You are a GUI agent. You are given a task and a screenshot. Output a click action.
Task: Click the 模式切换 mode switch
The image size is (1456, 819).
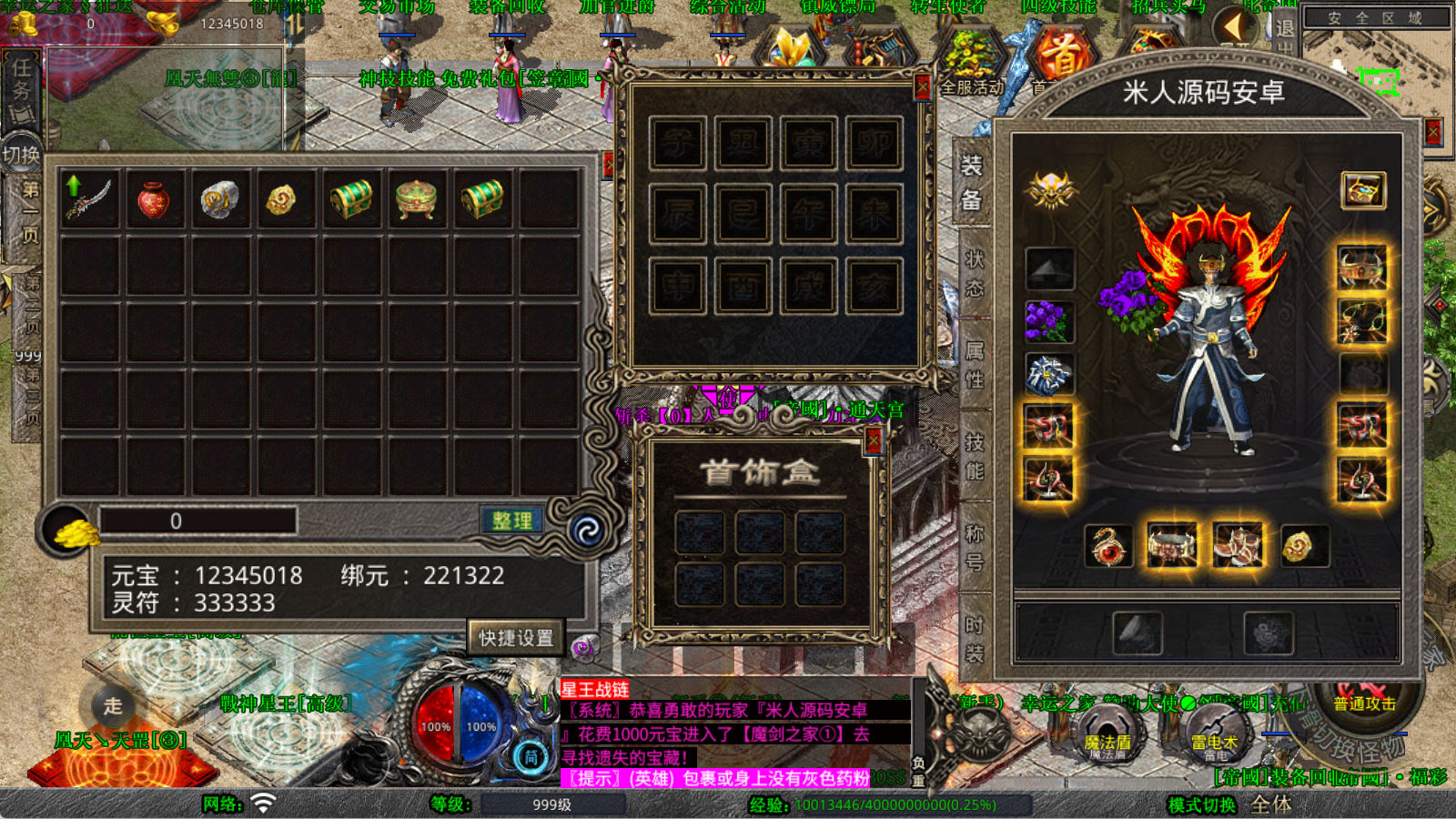coord(1202,805)
